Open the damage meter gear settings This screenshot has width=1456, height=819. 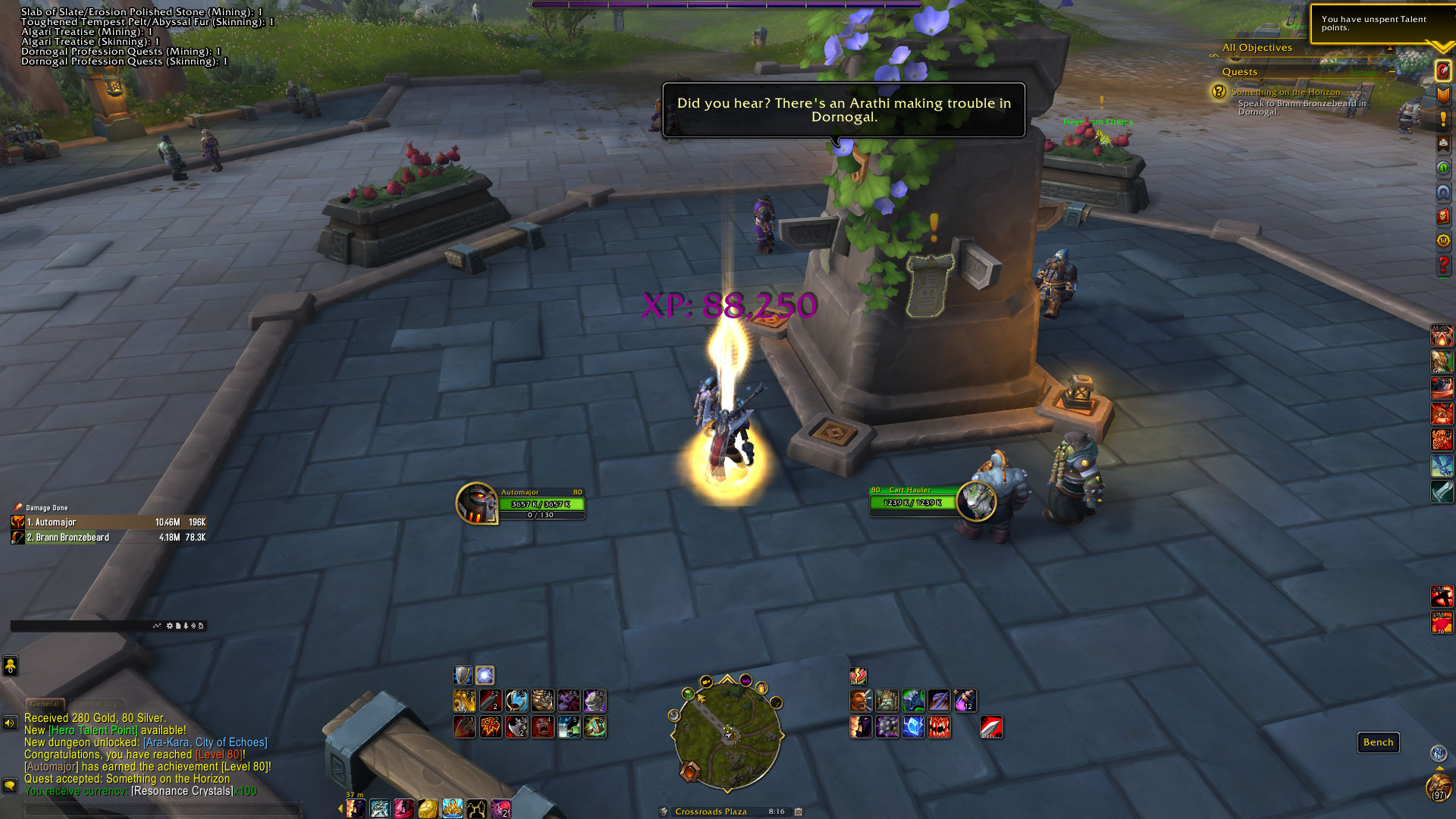click(x=169, y=626)
